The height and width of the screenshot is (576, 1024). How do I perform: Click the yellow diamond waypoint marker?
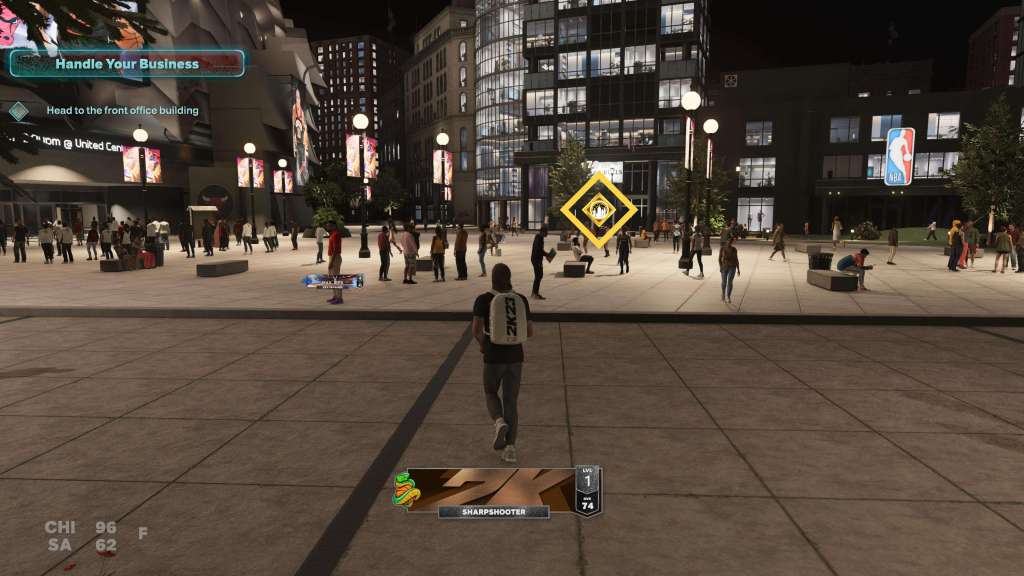coord(598,210)
